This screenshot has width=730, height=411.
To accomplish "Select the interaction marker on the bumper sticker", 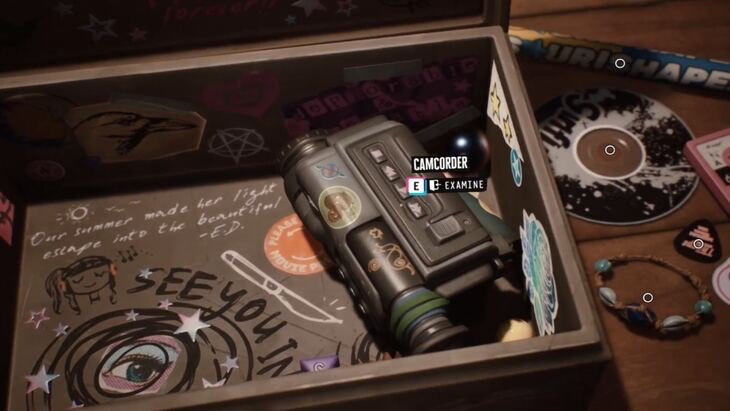I will click(x=620, y=63).
